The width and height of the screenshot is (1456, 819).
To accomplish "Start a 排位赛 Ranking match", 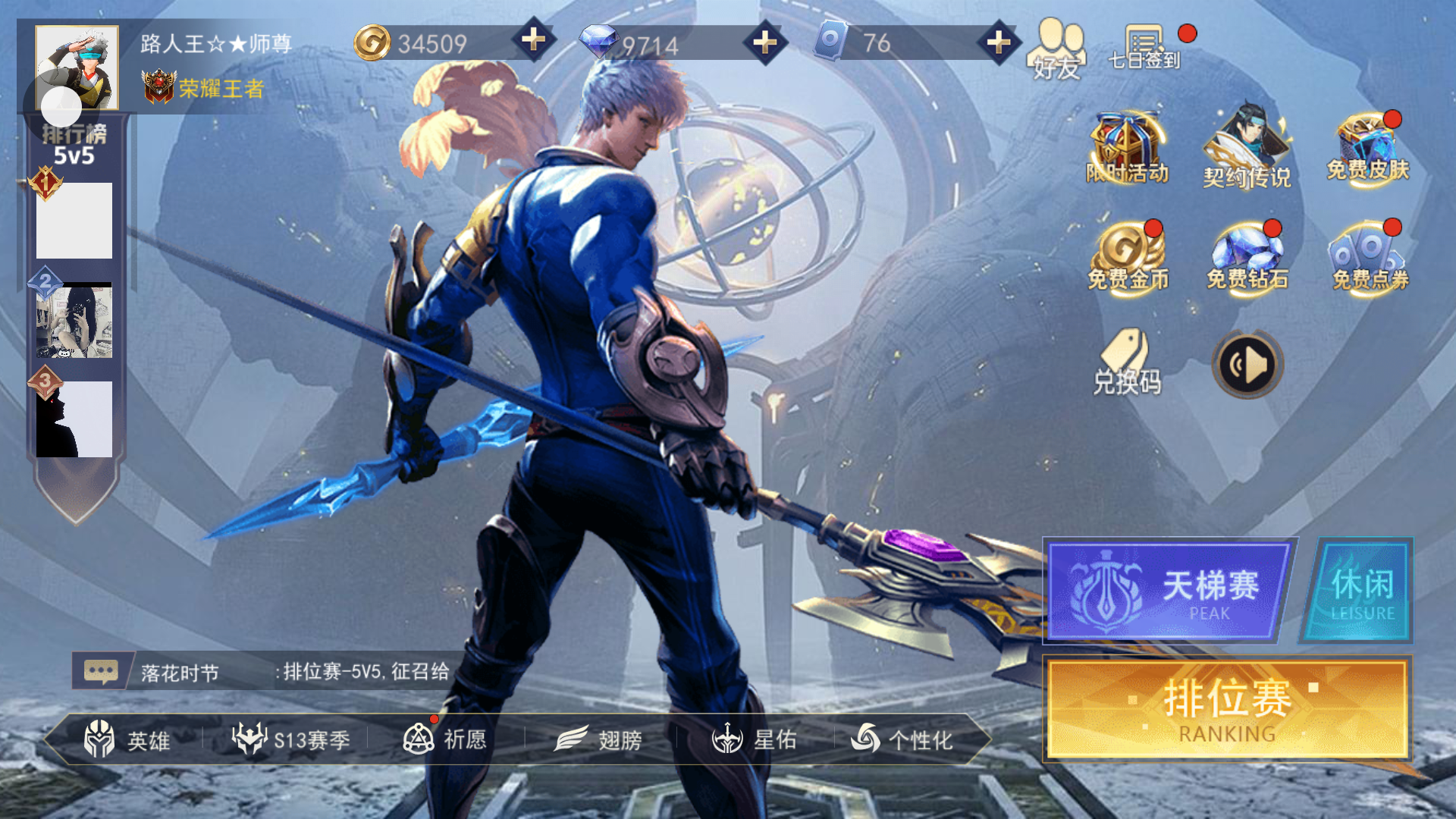I will click(x=1226, y=708).
